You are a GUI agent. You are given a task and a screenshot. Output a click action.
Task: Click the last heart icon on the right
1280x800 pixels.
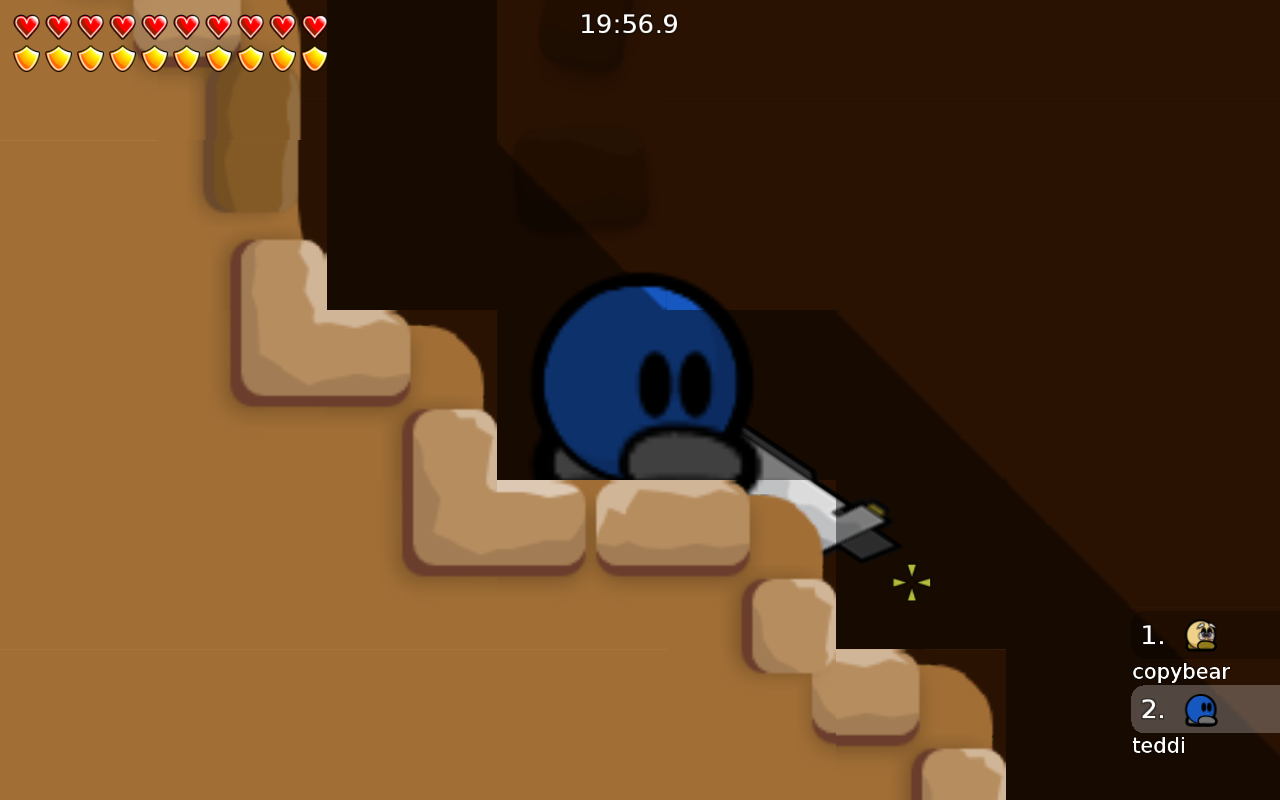point(315,27)
